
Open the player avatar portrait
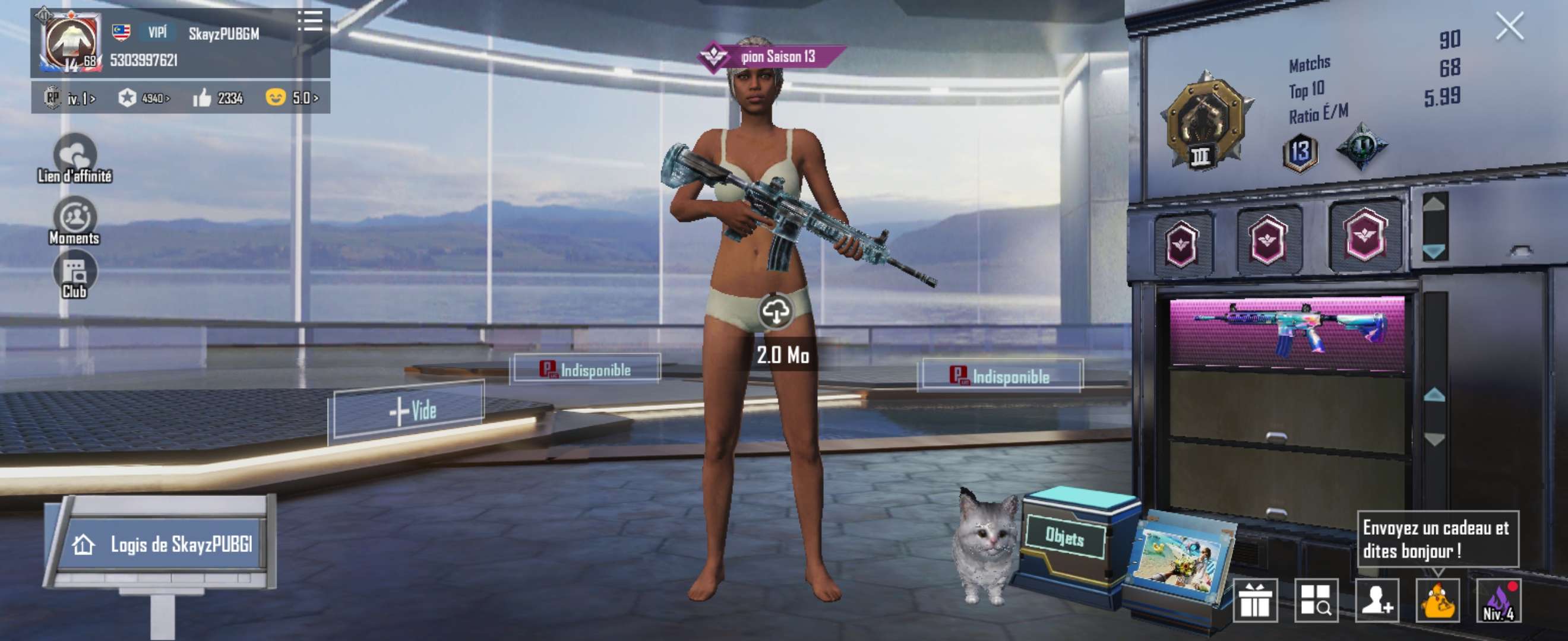point(71,42)
